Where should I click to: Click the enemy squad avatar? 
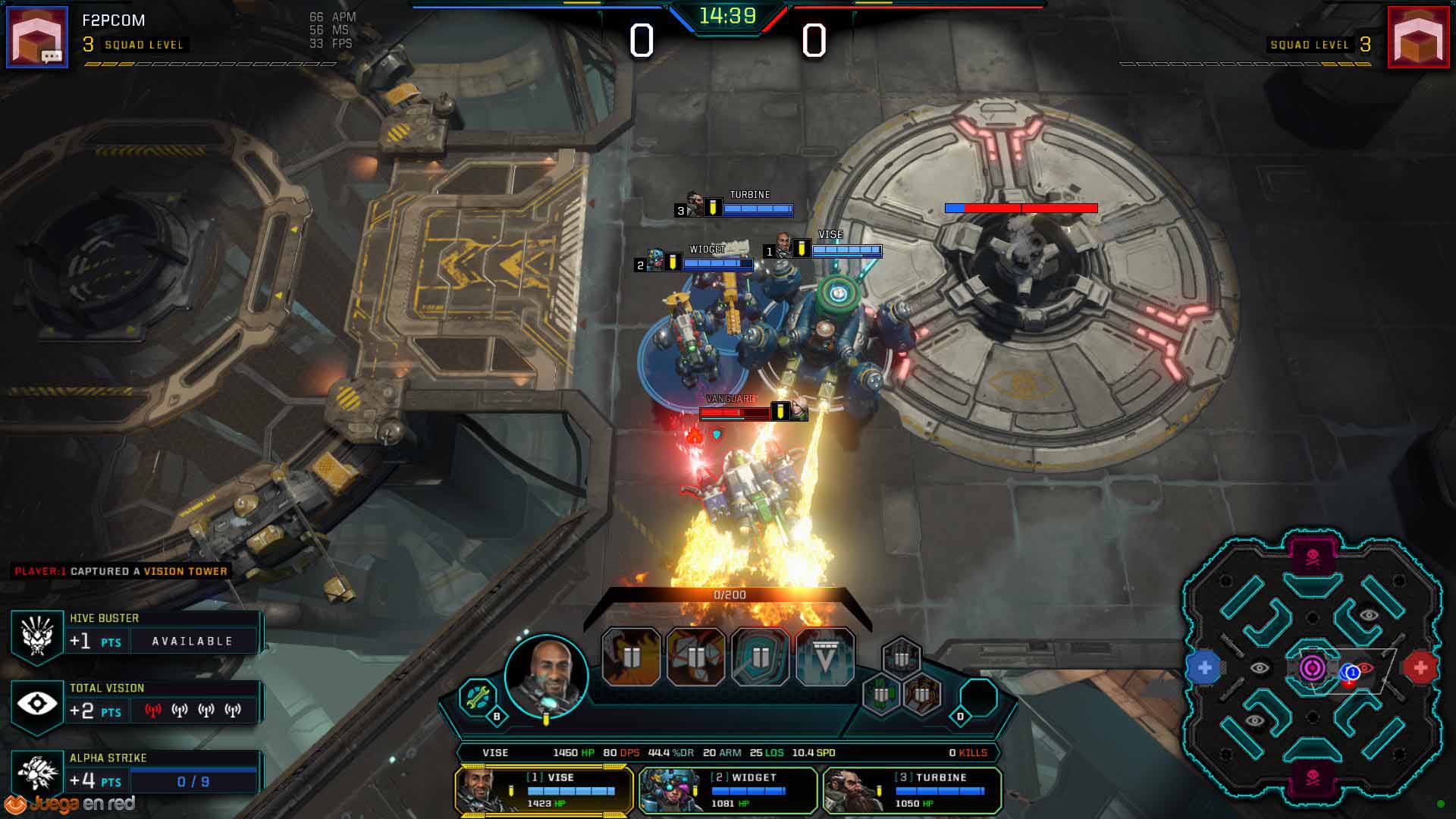[x=1418, y=37]
